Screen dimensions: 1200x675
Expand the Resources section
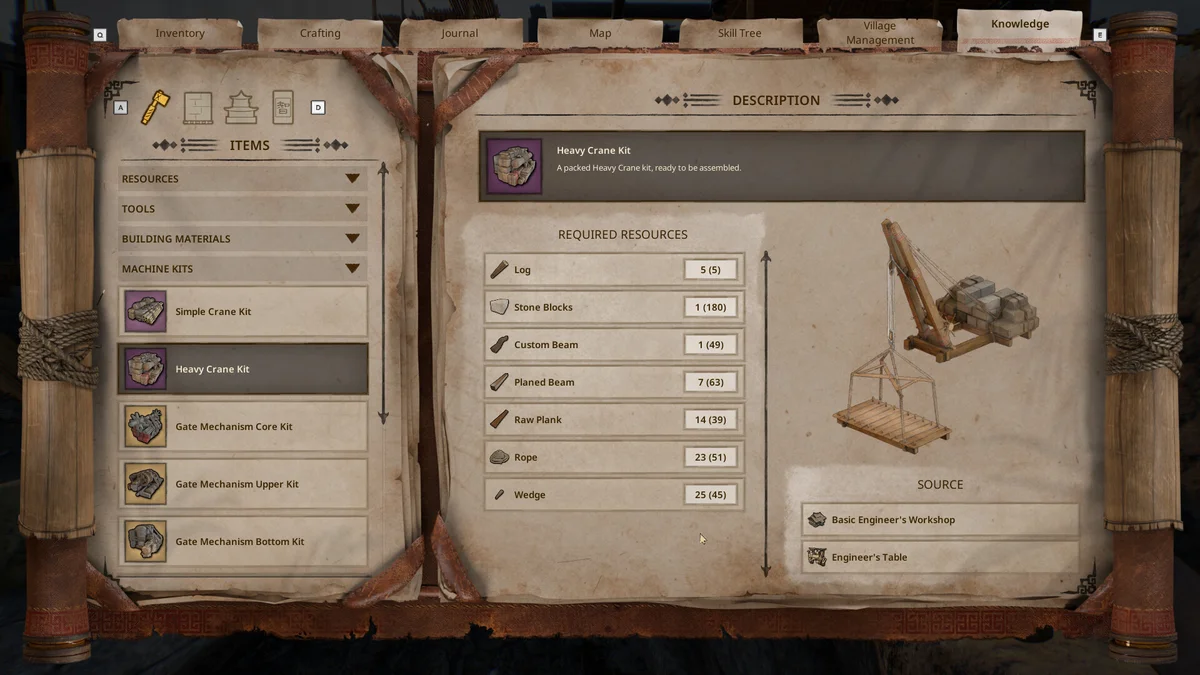(x=242, y=179)
